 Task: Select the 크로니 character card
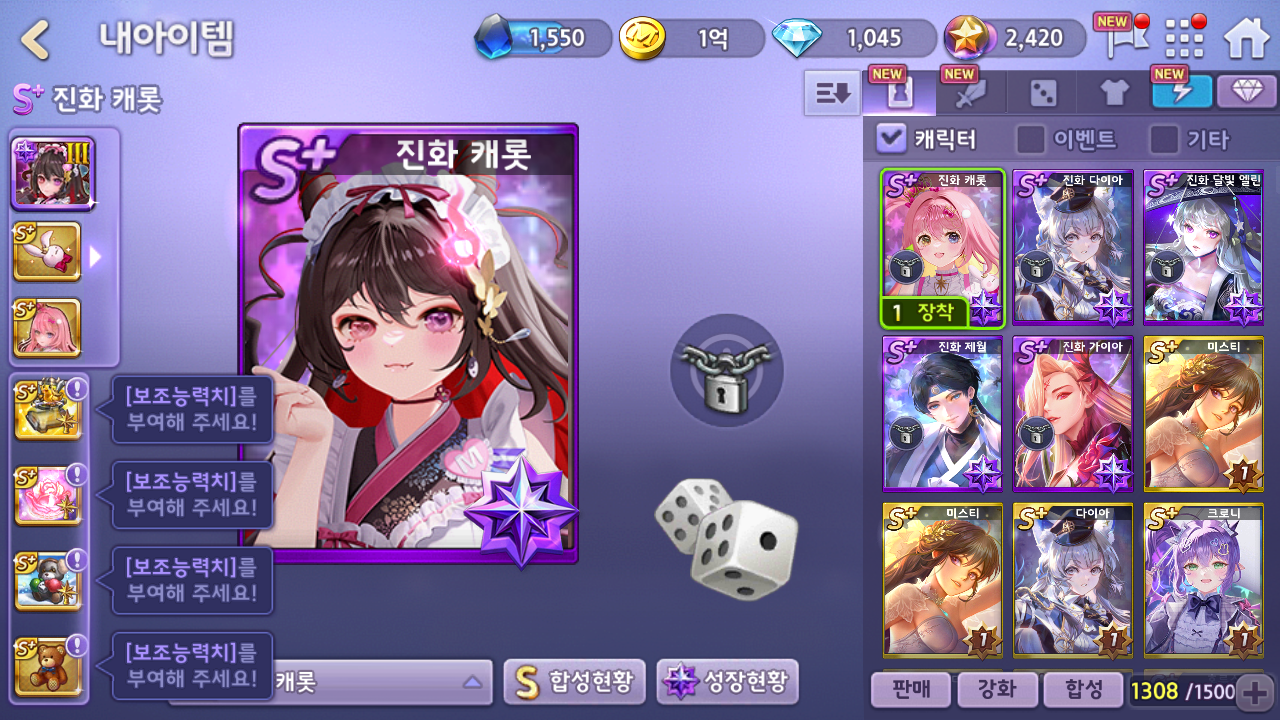coord(1203,580)
